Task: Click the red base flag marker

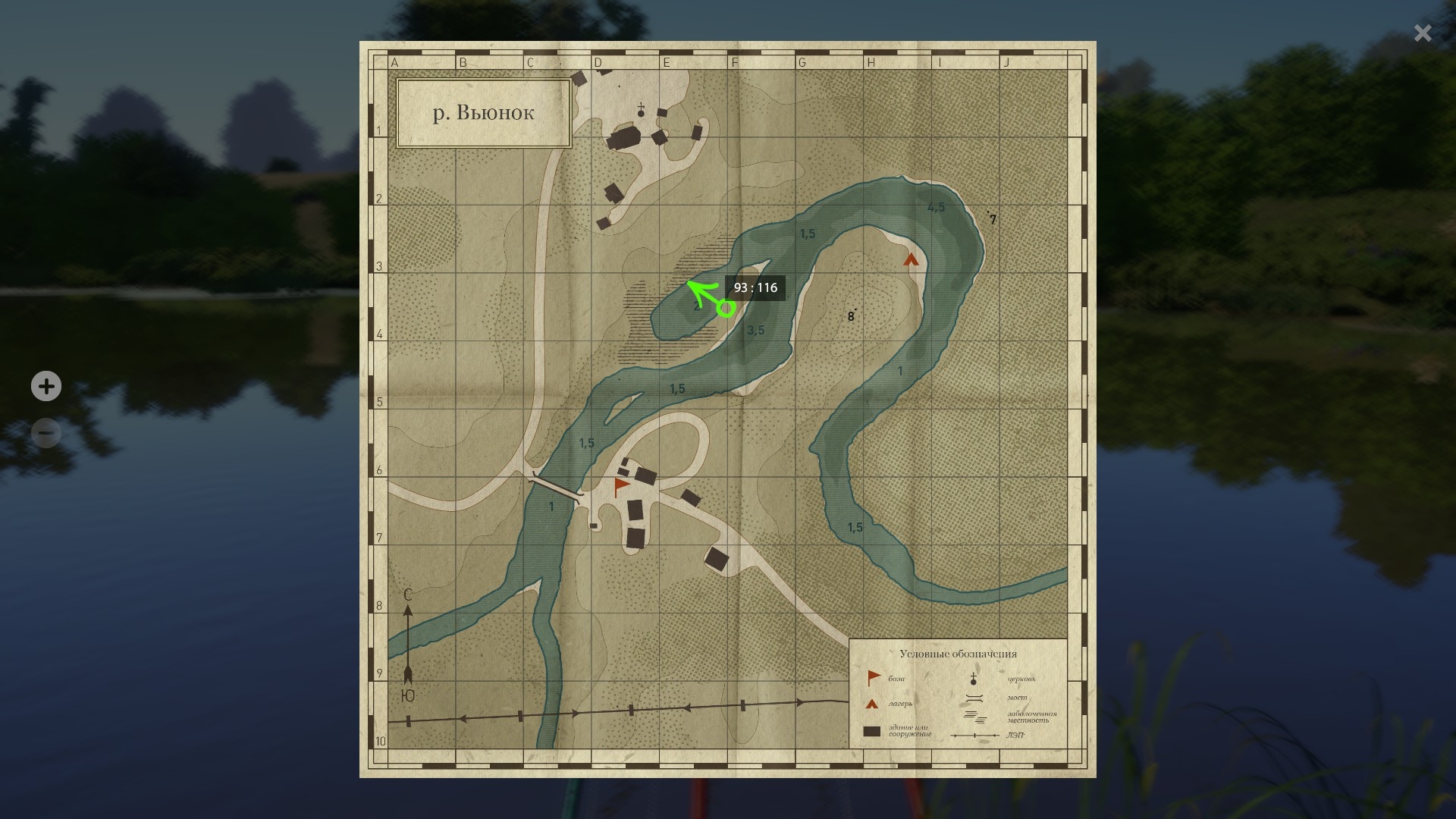Action: [622, 486]
